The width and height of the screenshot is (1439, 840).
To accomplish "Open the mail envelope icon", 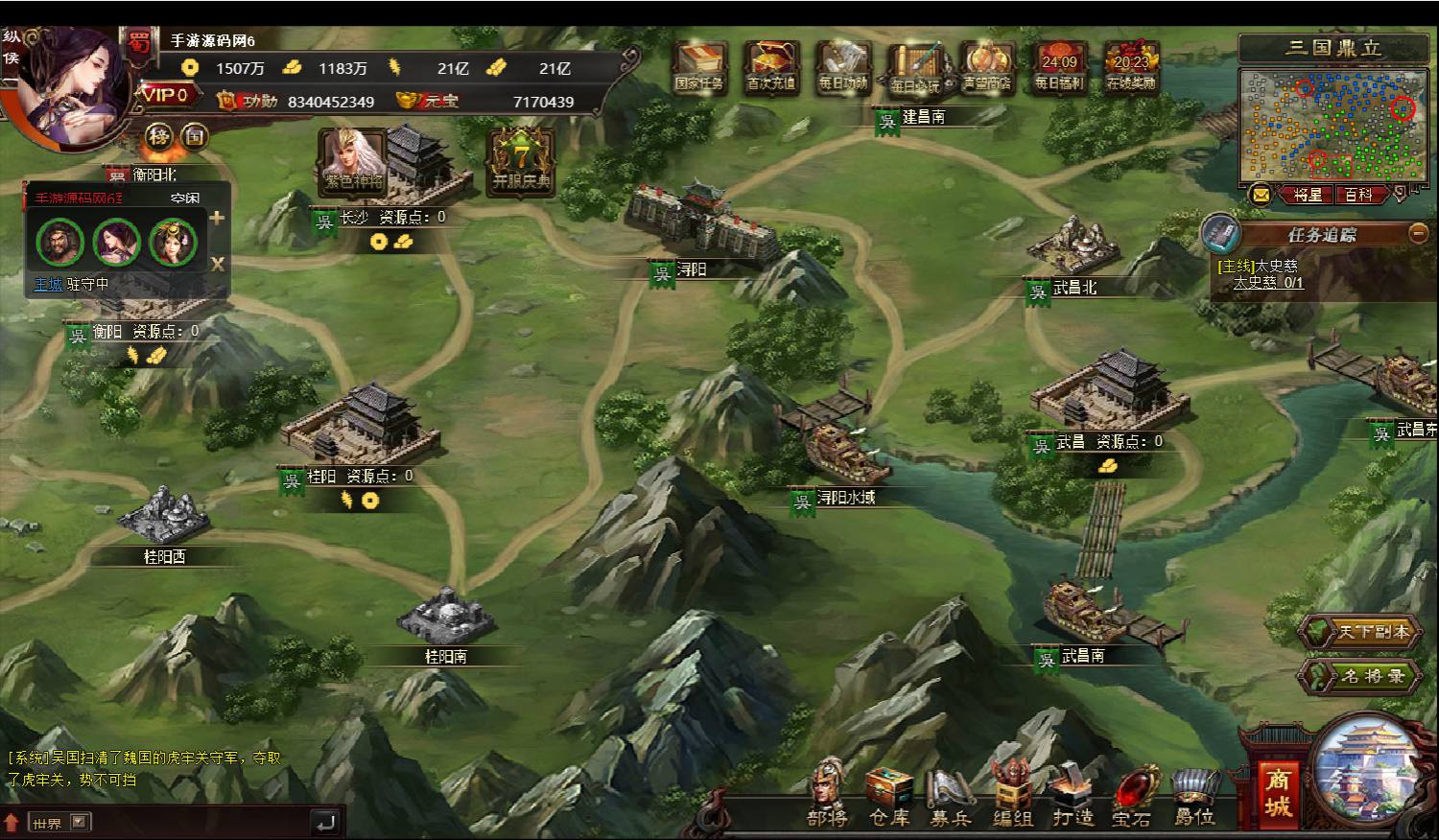I will pyautogui.click(x=1261, y=195).
